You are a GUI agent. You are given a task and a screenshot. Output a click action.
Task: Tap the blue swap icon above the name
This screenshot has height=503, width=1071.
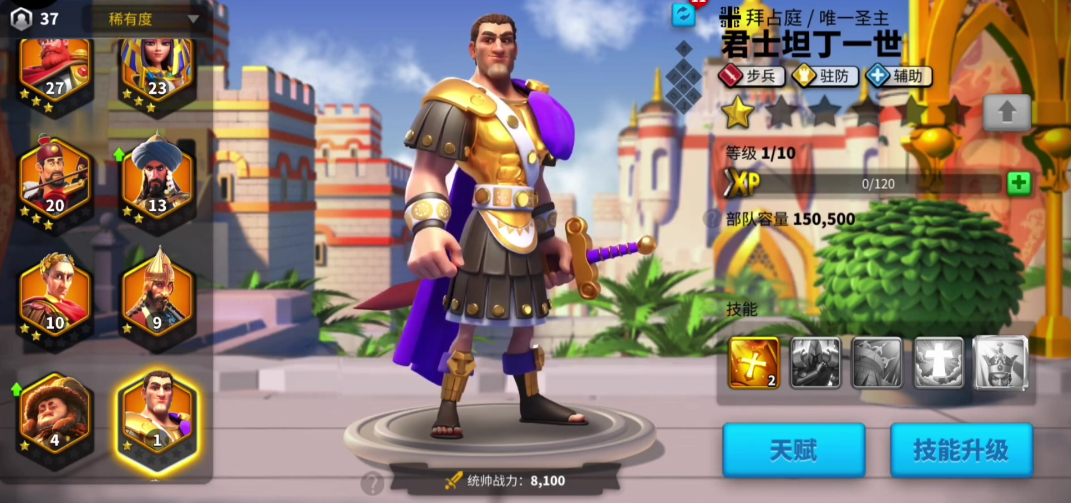coord(683,14)
